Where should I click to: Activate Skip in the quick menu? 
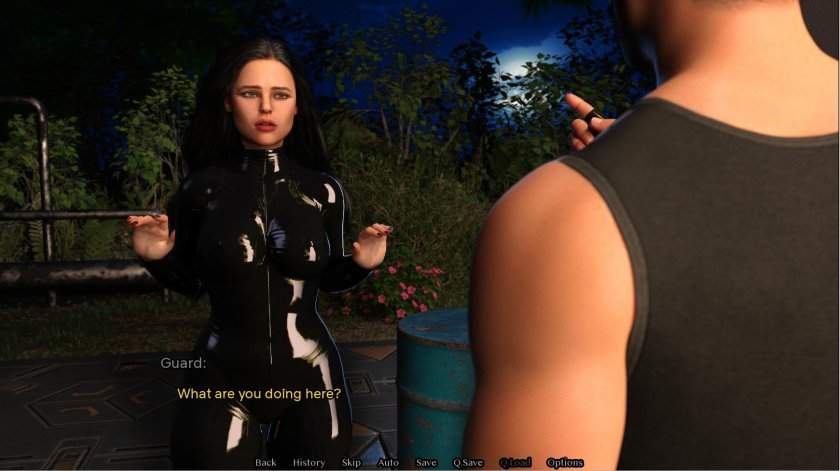[351, 462]
